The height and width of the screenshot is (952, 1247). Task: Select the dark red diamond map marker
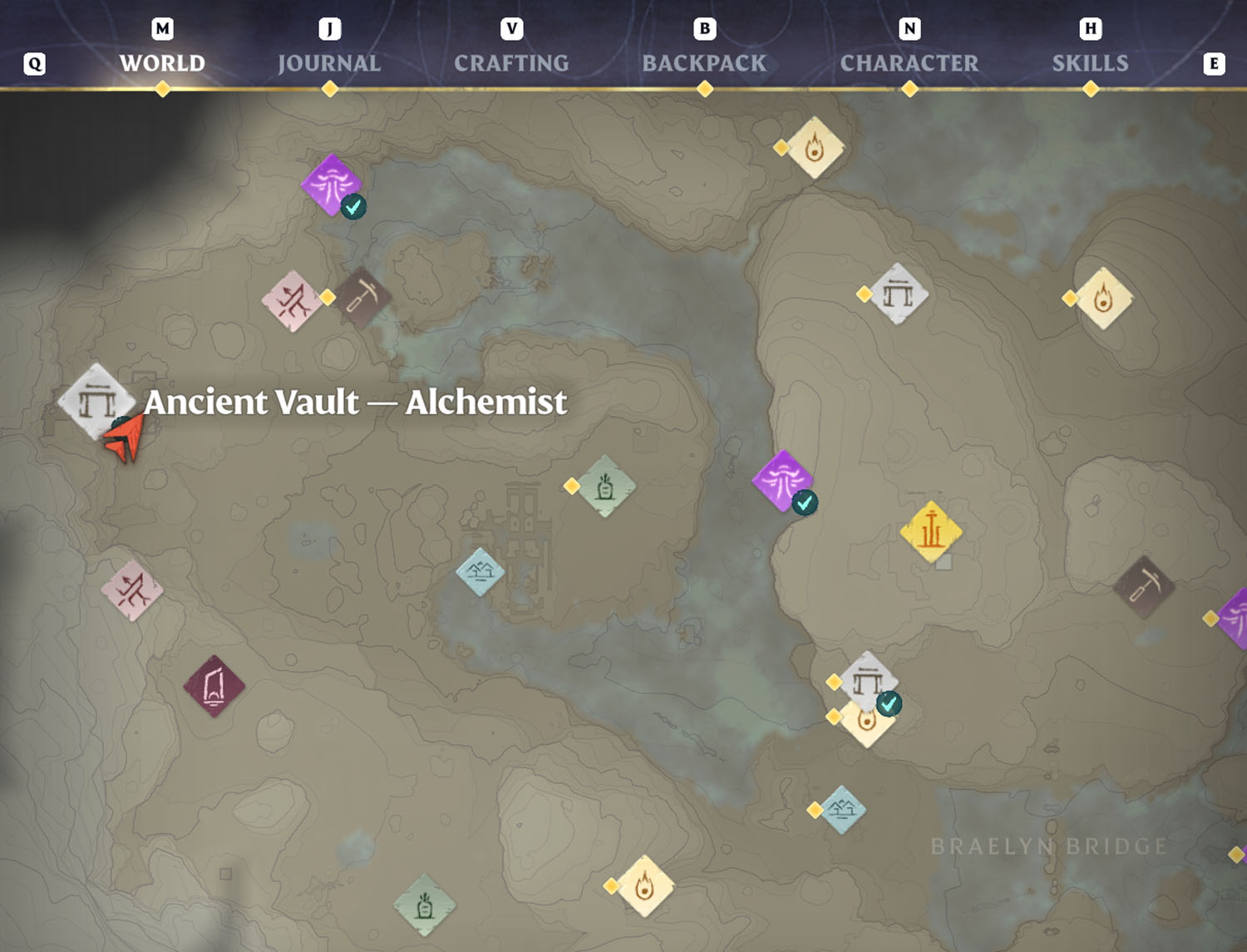pos(214,686)
